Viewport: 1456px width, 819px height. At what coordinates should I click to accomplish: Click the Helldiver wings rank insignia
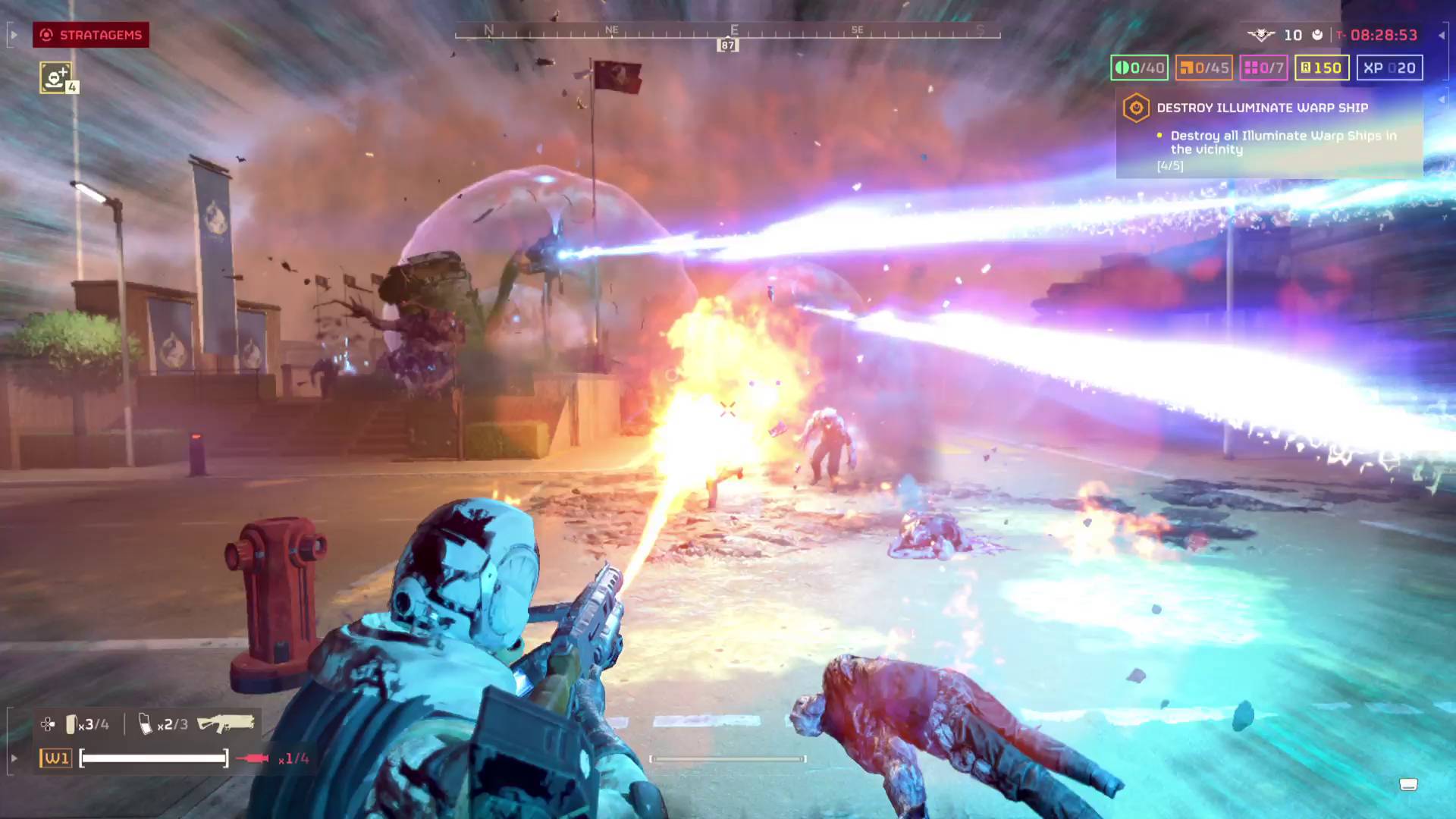coord(1259,35)
